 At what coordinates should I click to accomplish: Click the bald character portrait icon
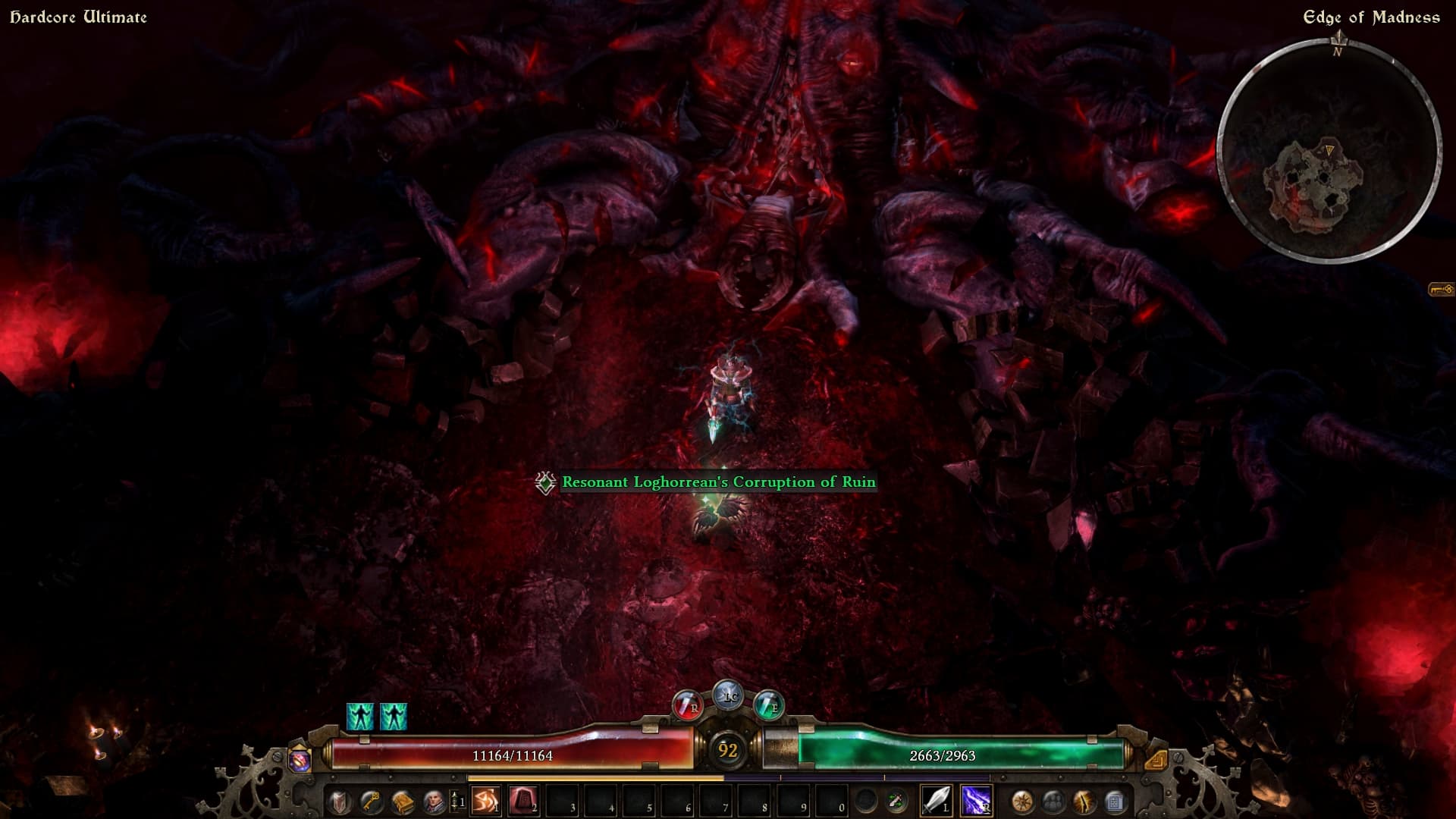[434, 801]
